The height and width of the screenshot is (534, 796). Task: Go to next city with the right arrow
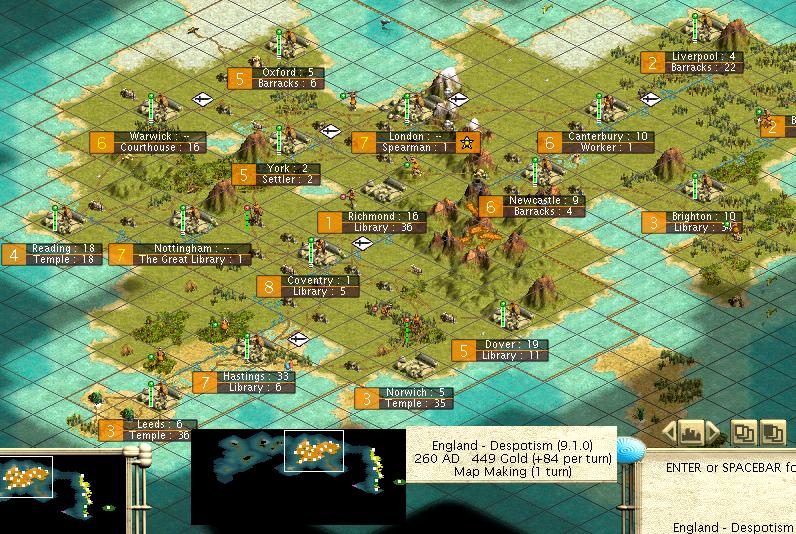click(712, 432)
